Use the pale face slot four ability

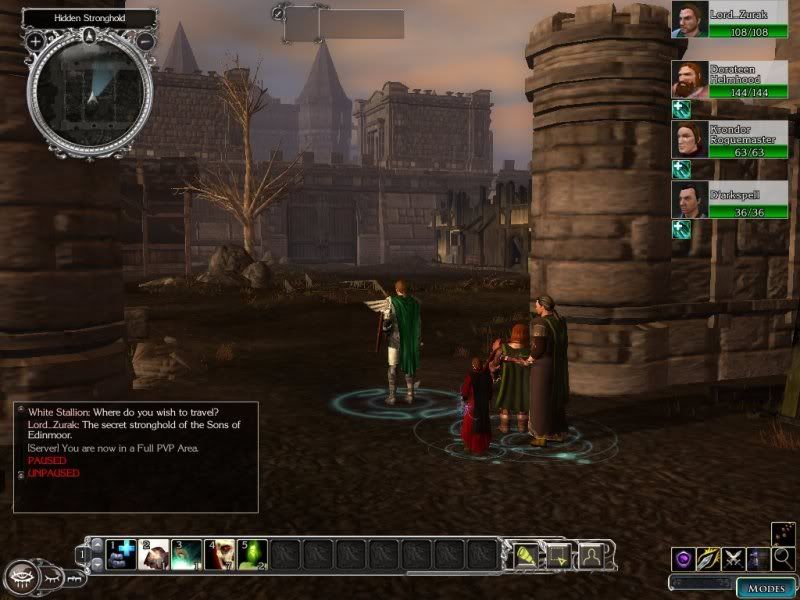219,553
